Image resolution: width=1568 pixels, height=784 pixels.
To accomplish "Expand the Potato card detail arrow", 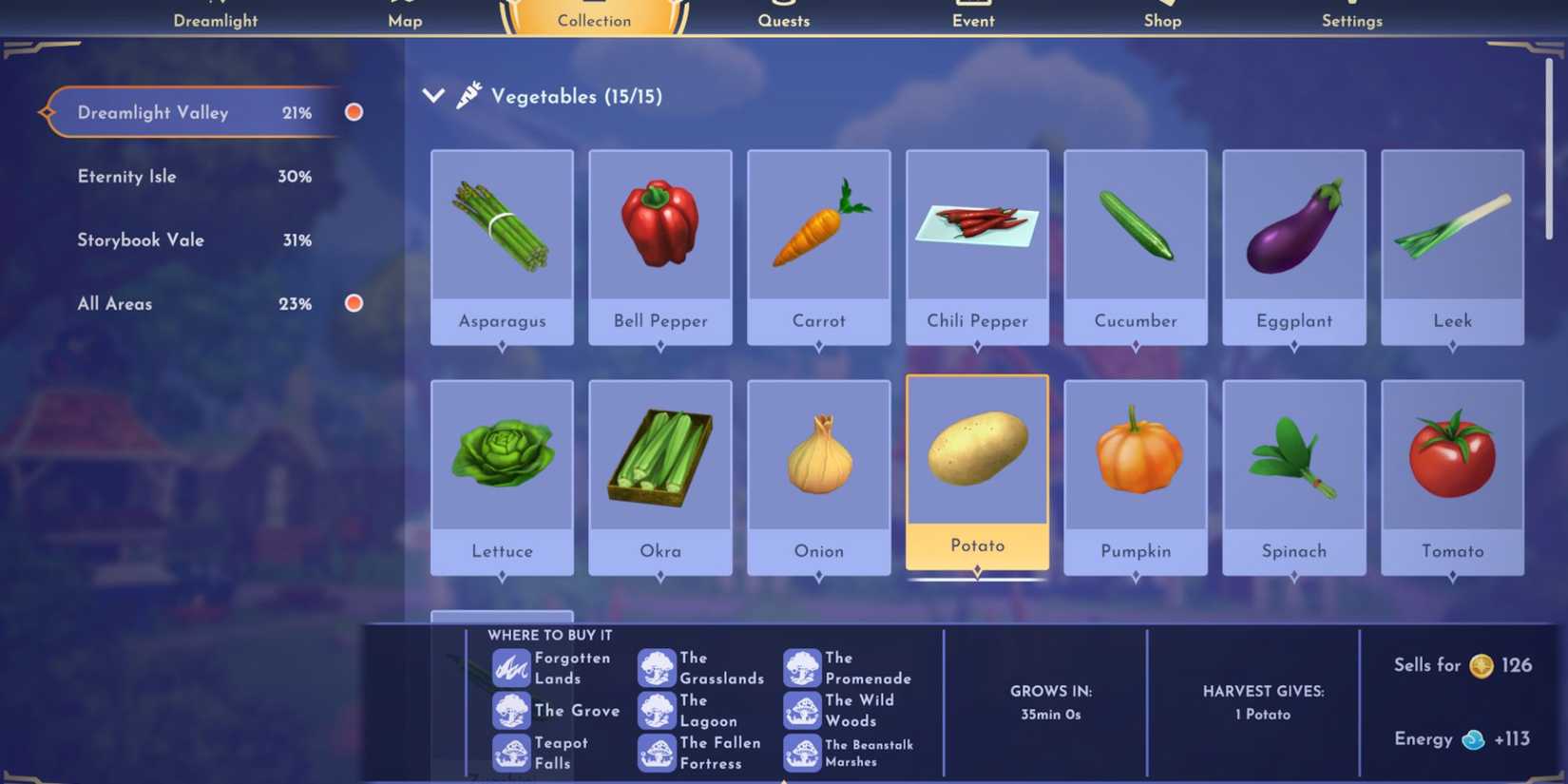I will point(976,570).
